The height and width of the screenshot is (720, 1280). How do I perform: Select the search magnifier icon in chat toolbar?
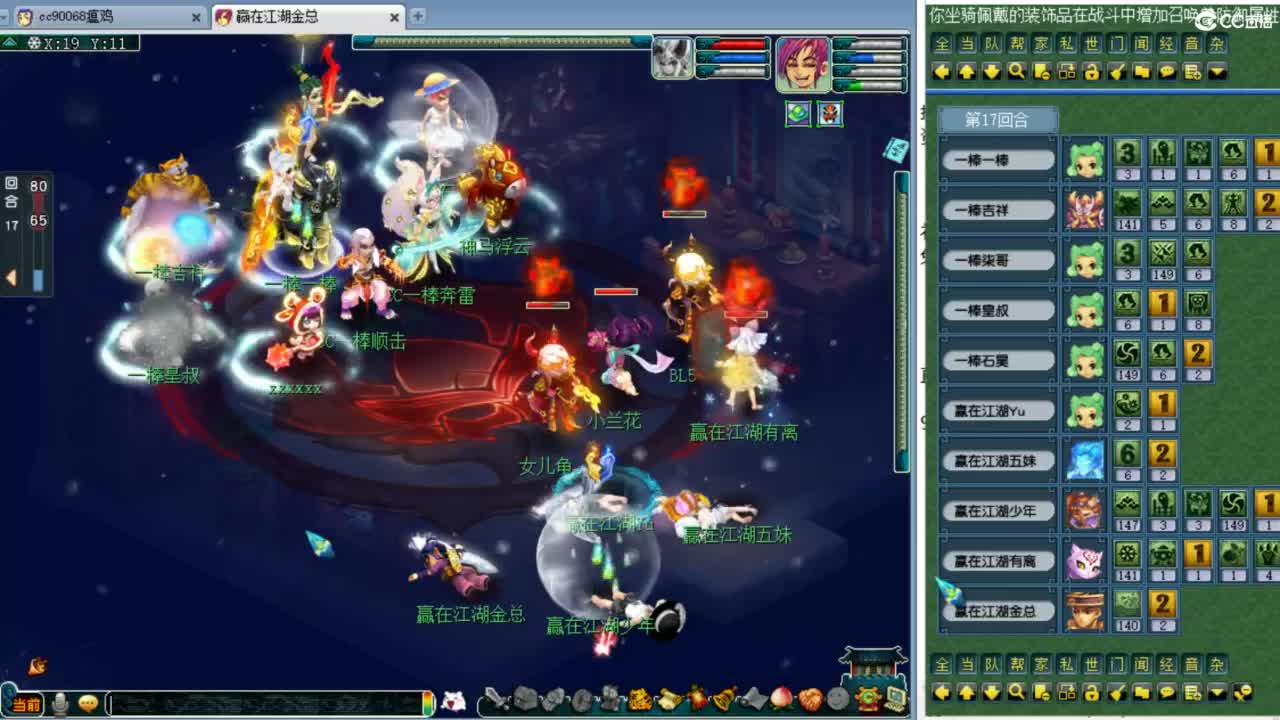(x=1016, y=72)
